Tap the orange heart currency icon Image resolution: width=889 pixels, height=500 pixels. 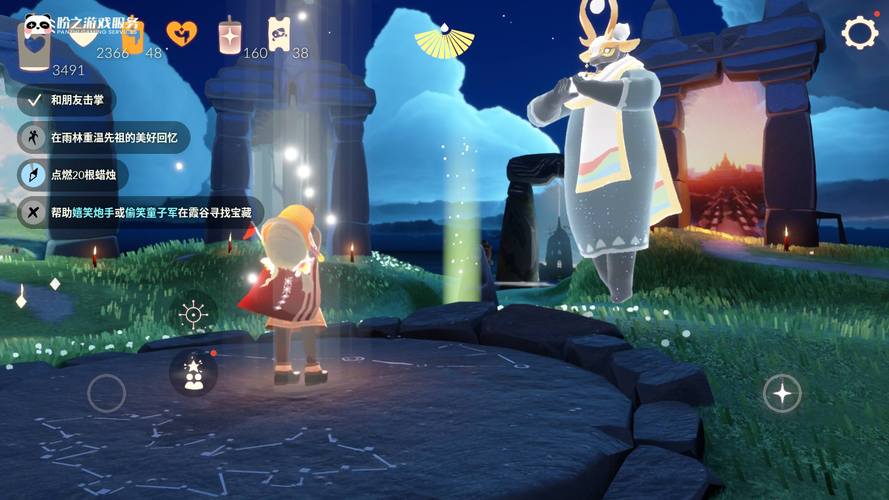tap(181, 34)
